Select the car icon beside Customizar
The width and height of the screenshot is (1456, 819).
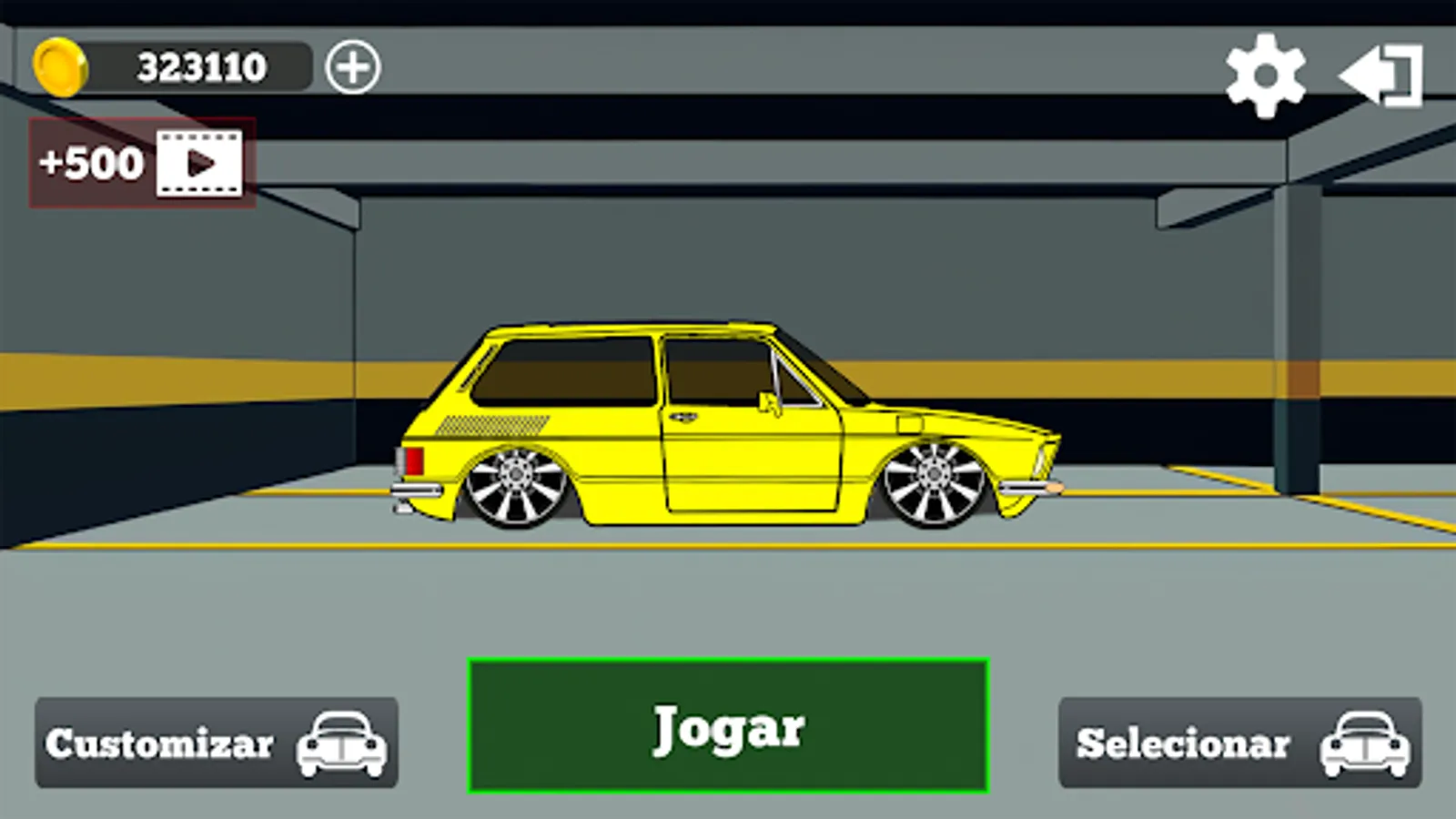339,744
